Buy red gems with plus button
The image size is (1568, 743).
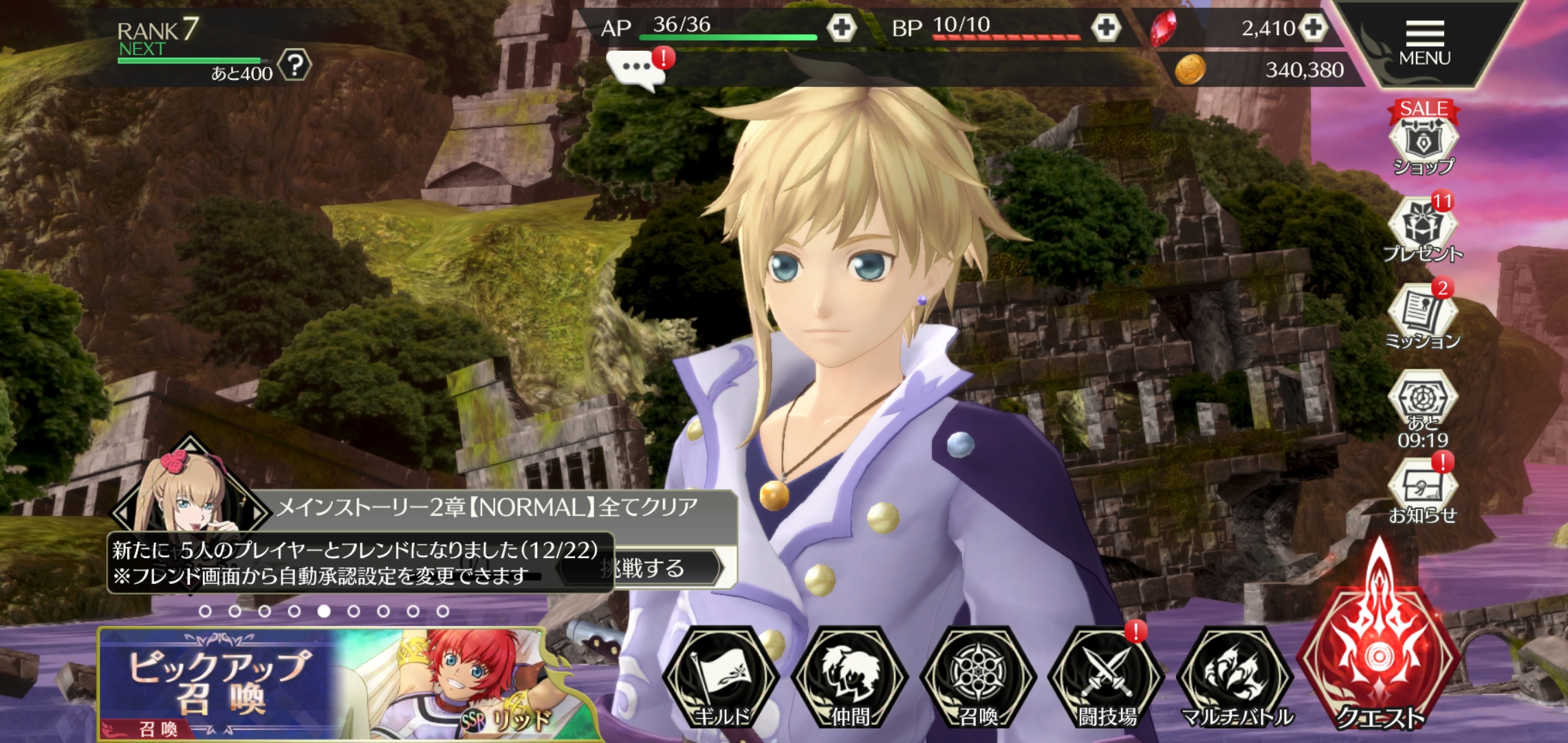tap(1313, 28)
